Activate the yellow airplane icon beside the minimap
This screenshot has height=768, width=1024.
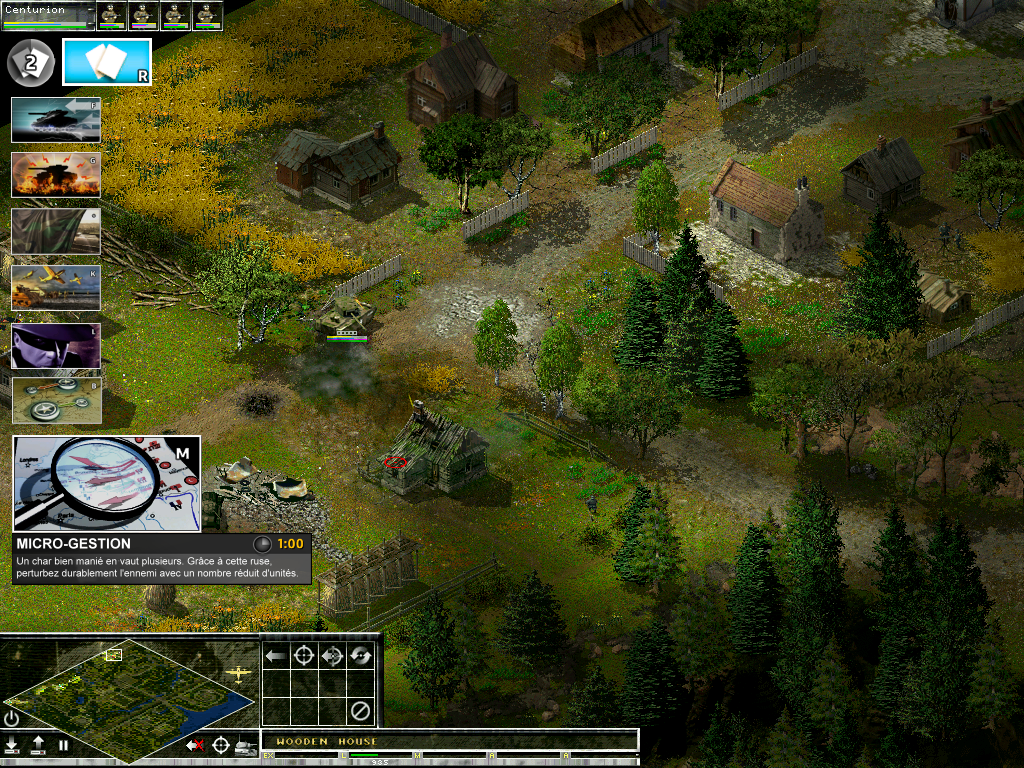pos(239,674)
